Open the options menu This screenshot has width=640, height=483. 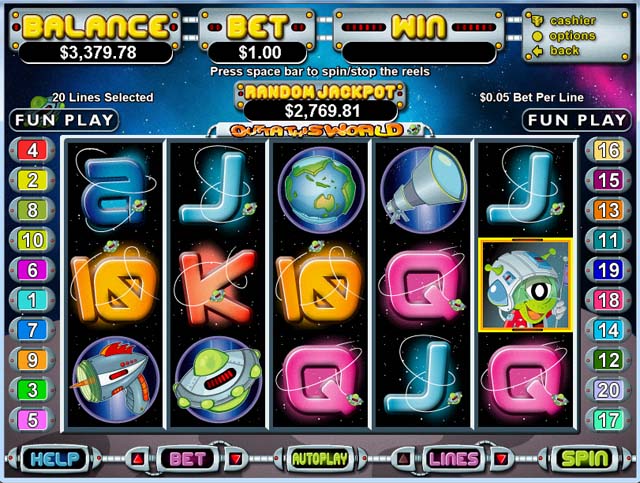point(573,36)
